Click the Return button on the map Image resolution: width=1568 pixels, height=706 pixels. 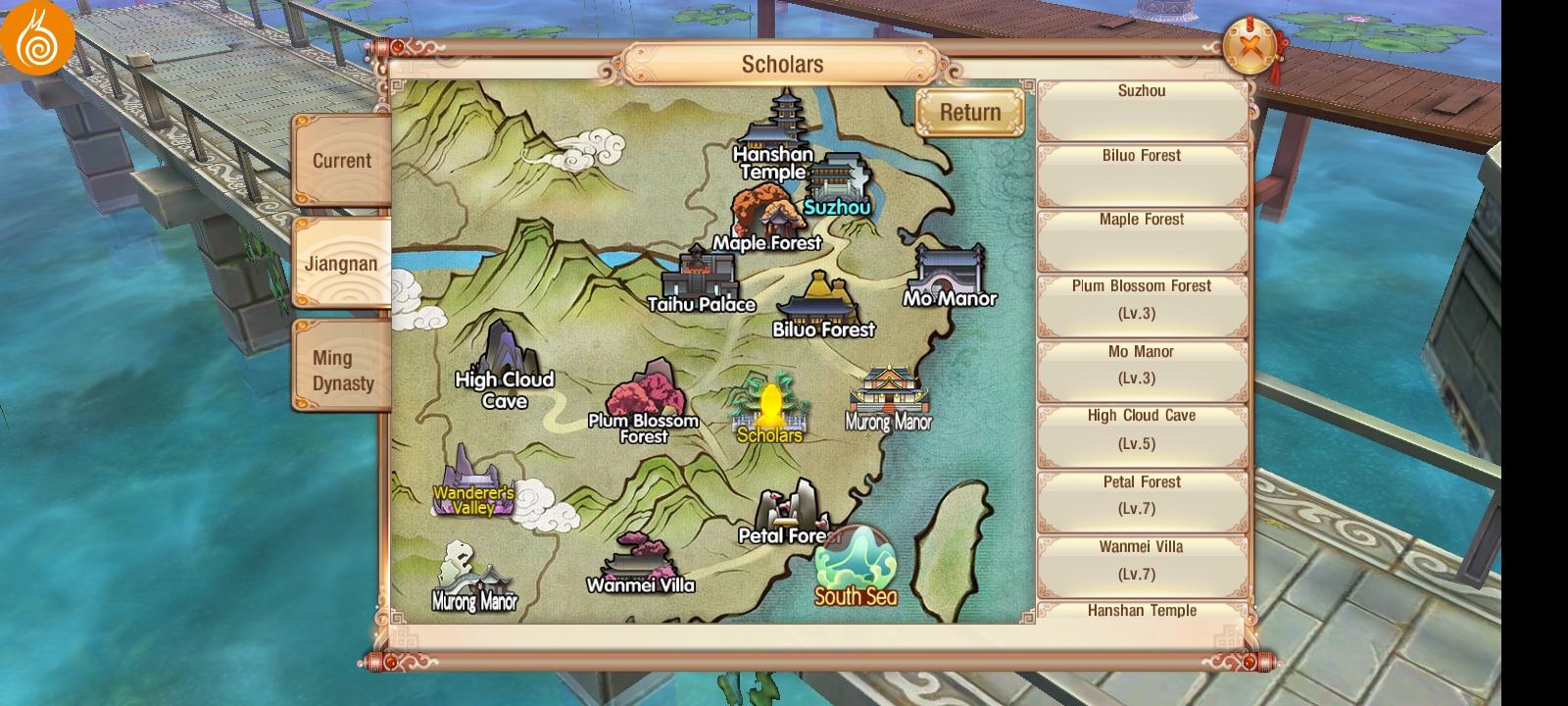pyautogui.click(x=970, y=113)
